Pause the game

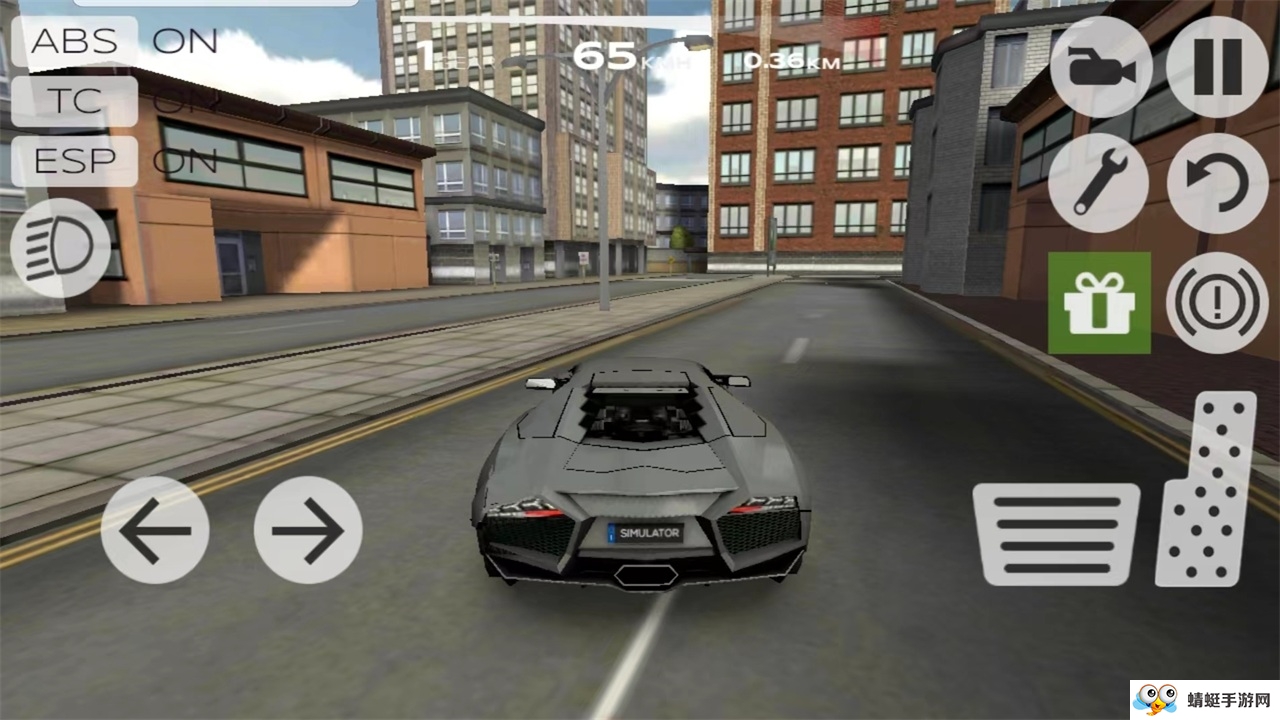point(1217,67)
